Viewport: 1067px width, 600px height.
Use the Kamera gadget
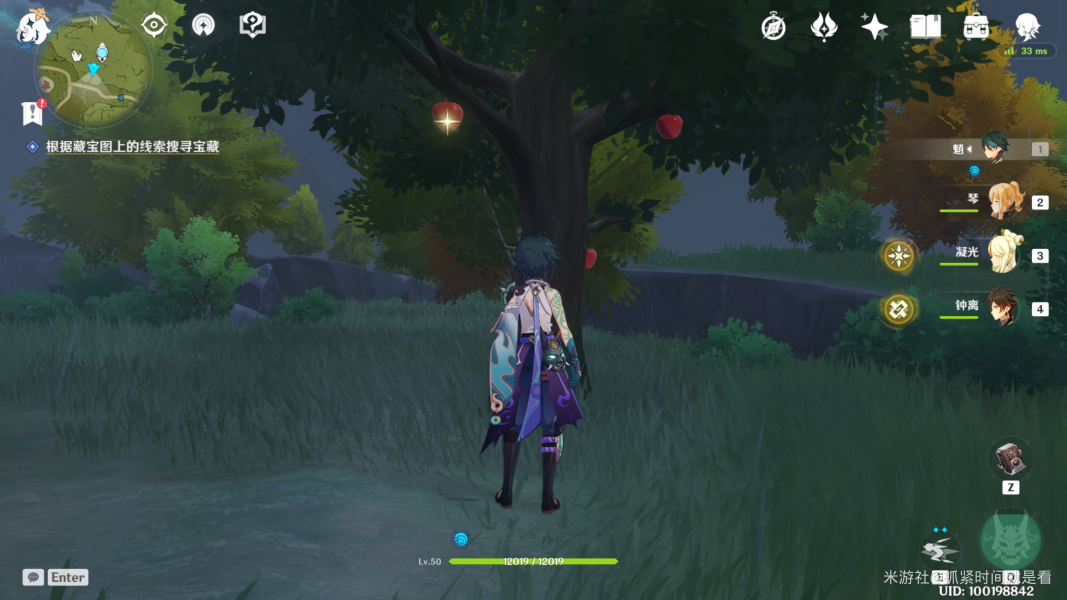point(1009,459)
